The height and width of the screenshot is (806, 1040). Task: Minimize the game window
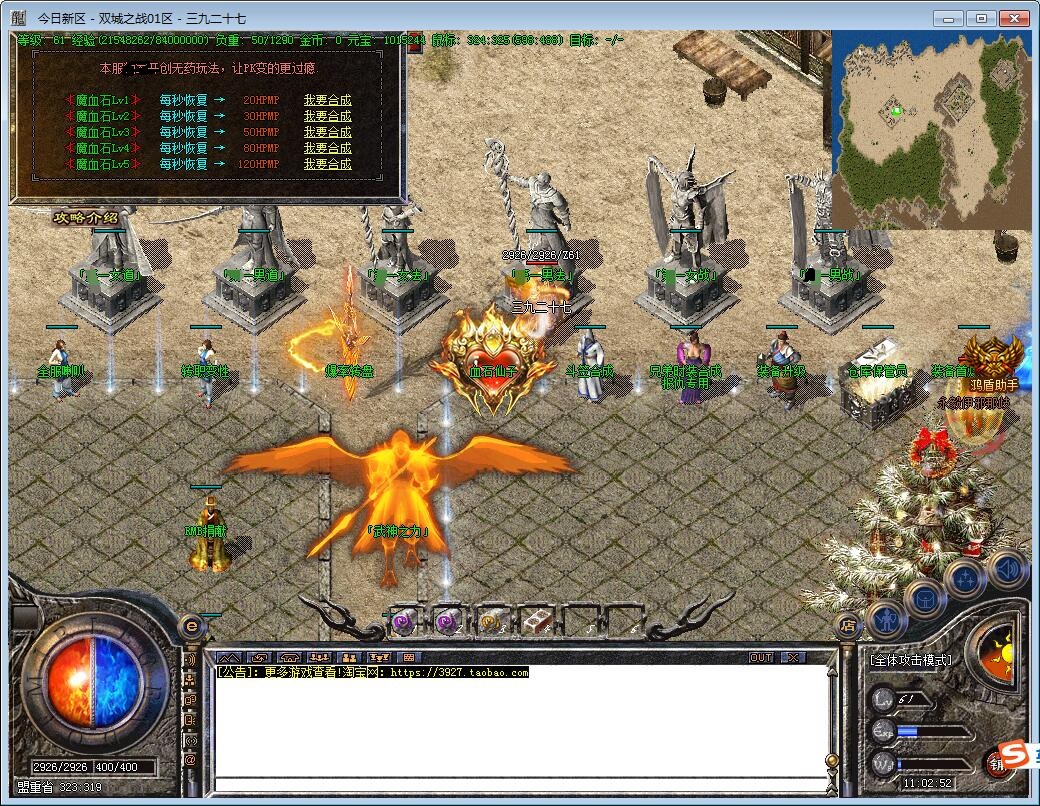click(948, 18)
